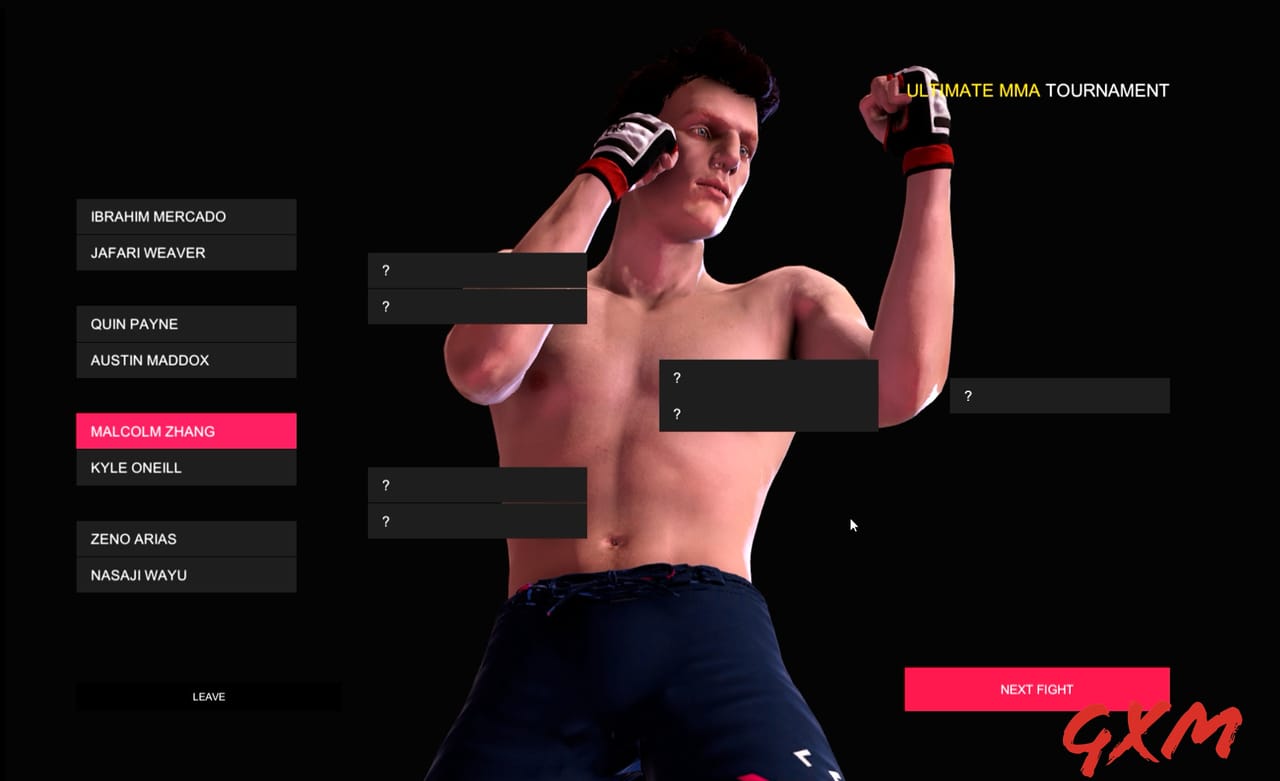Click the ULTIMATE MMA TOURNAMENT title
Screen dimensions: 1280x781
pyautogui.click(x=1037, y=90)
